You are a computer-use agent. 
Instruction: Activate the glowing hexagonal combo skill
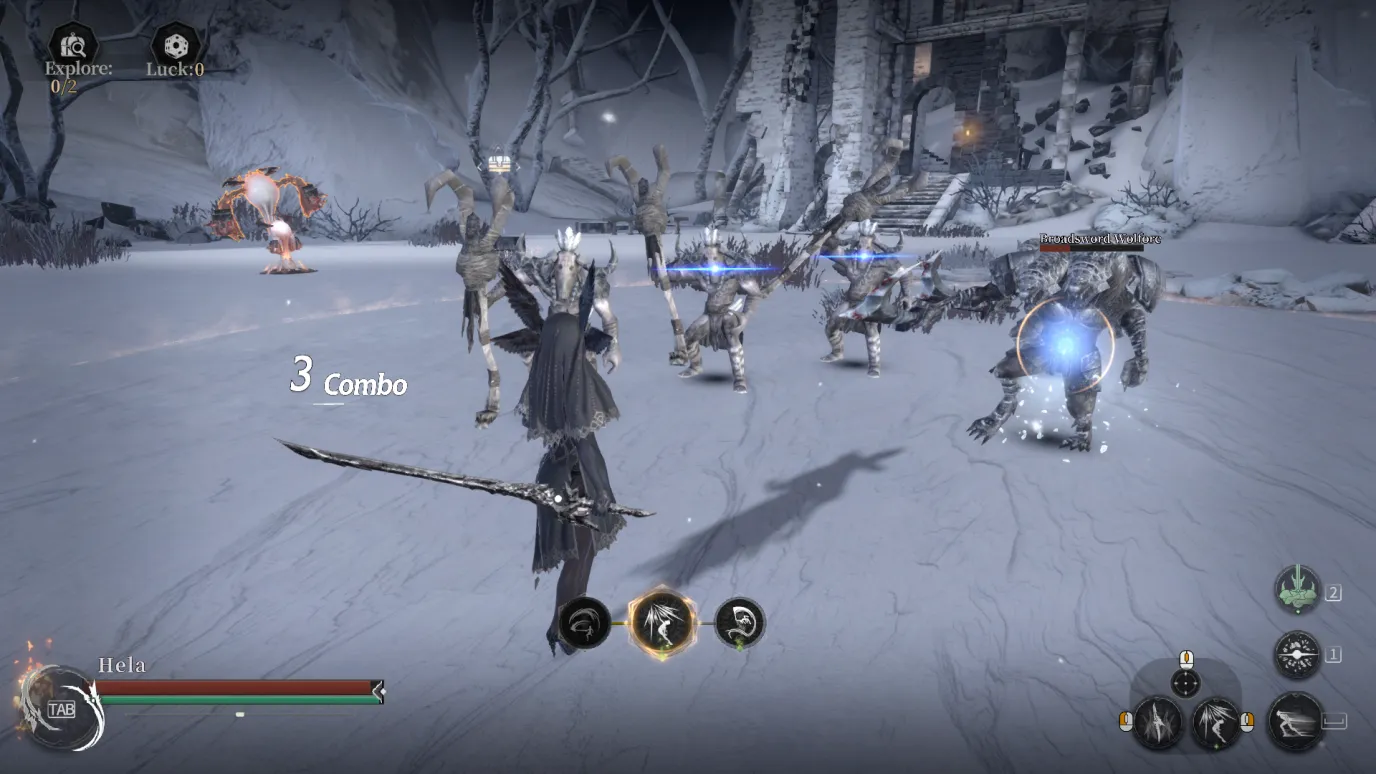662,622
